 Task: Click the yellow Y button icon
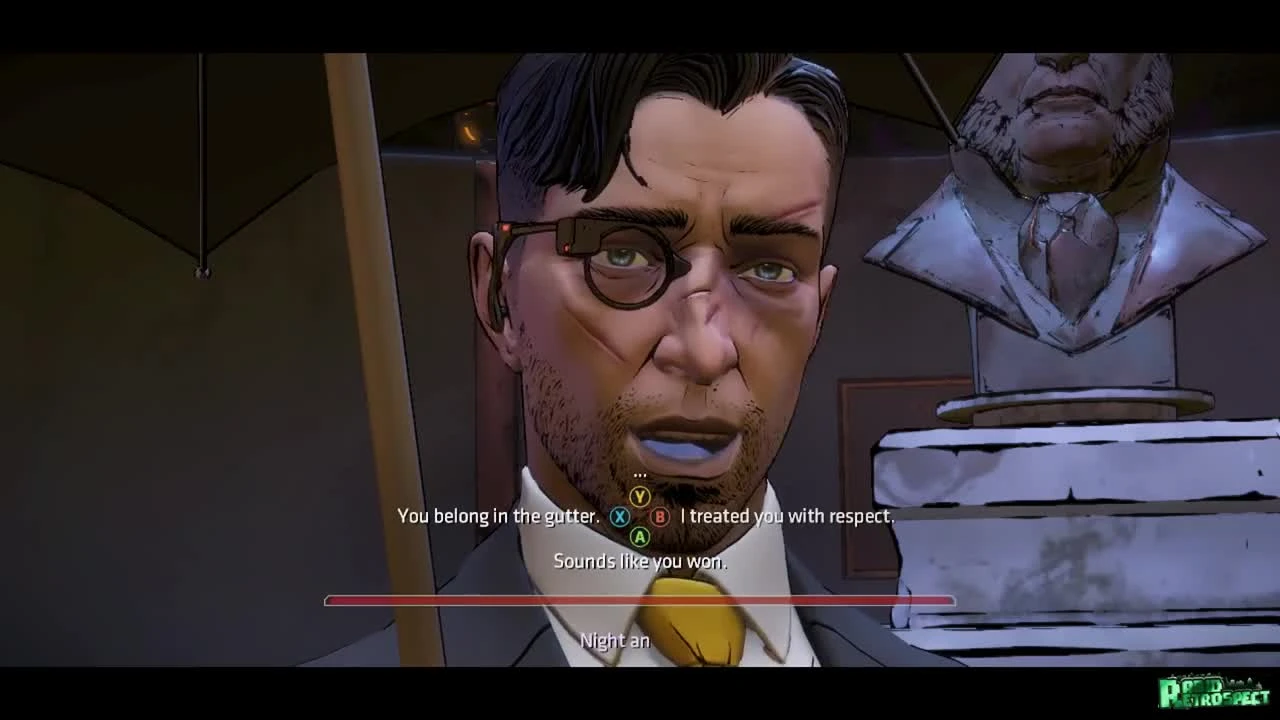click(x=640, y=494)
